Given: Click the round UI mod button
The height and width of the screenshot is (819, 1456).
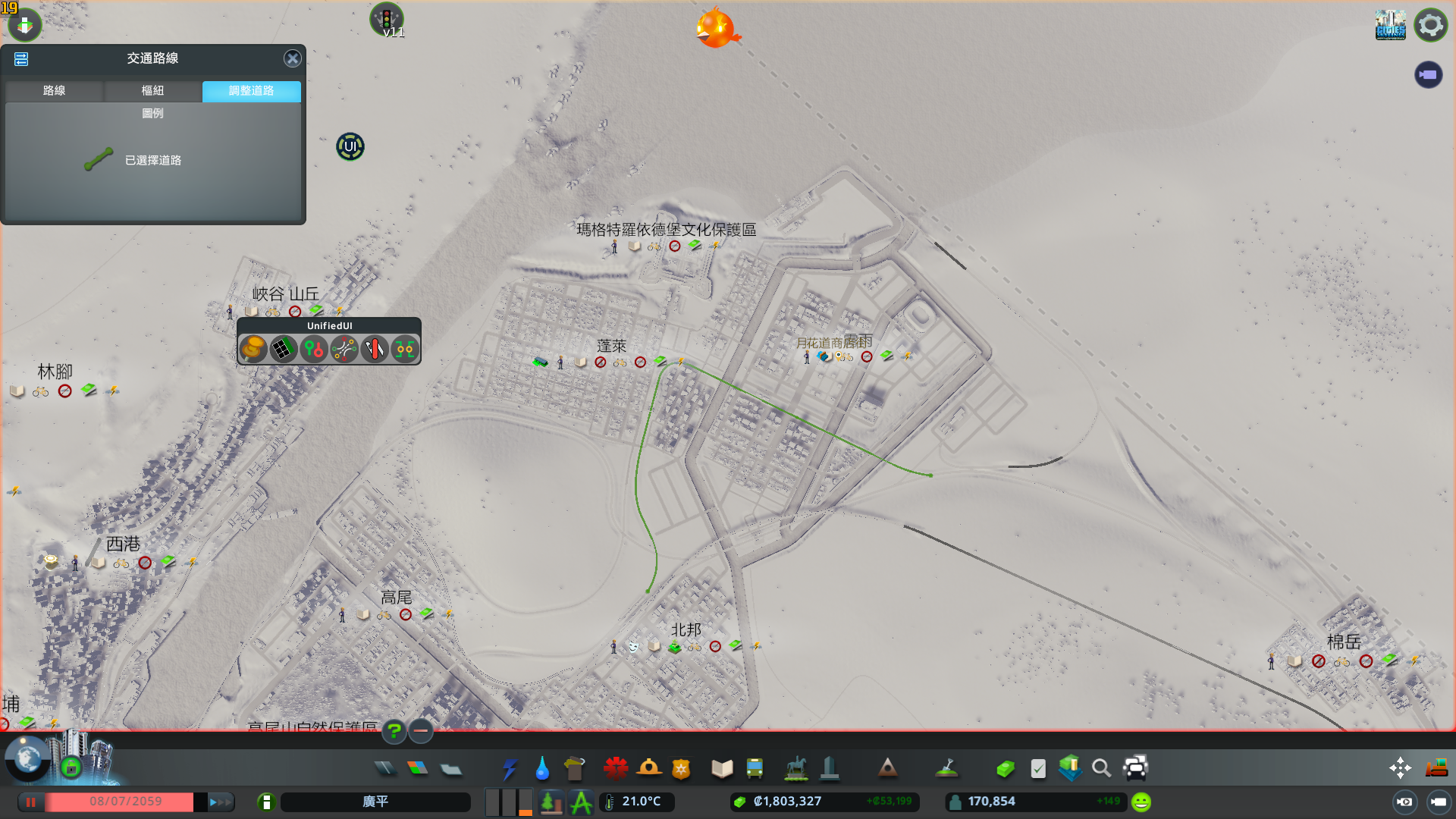Looking at the screenshot, I should coord(350,146).
